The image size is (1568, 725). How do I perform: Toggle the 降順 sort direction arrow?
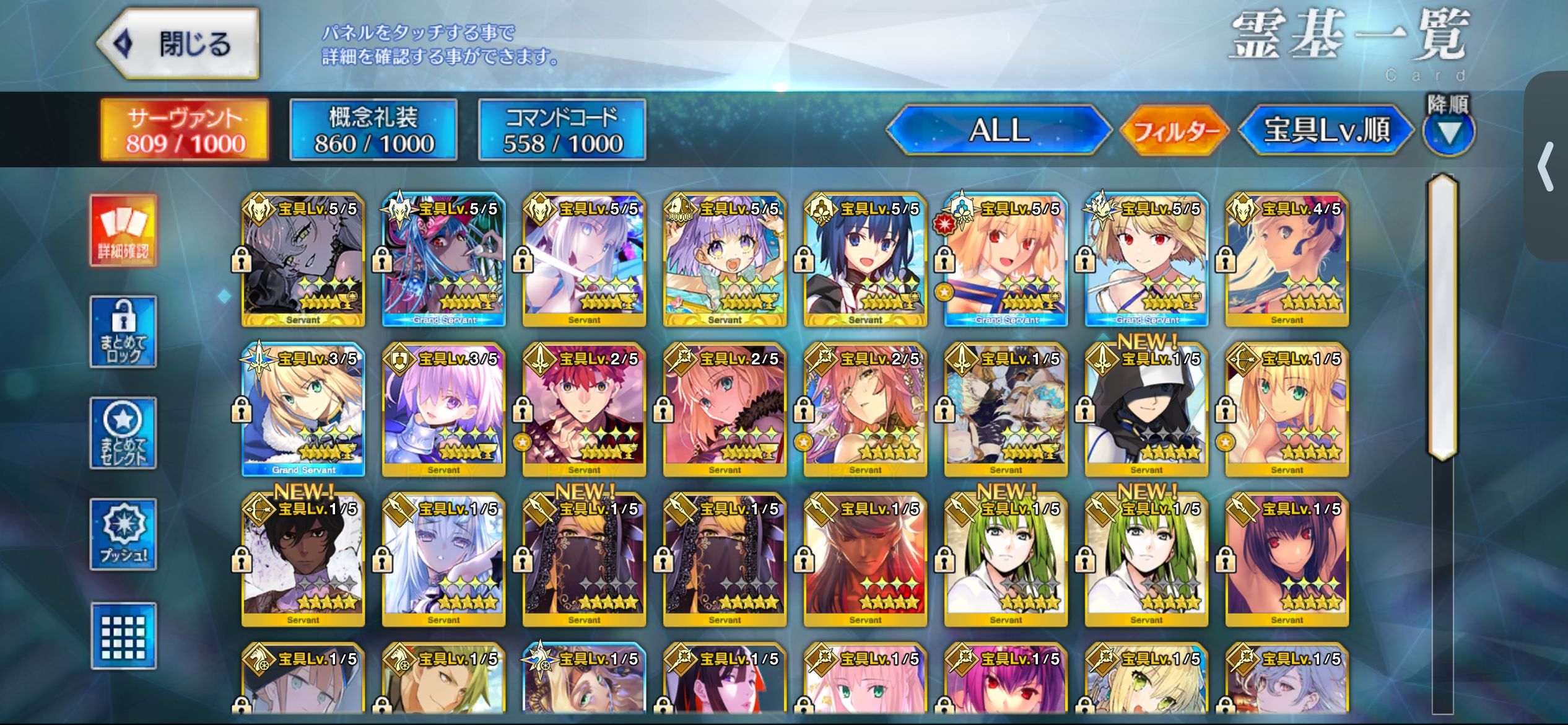[x=1448, y=132]
